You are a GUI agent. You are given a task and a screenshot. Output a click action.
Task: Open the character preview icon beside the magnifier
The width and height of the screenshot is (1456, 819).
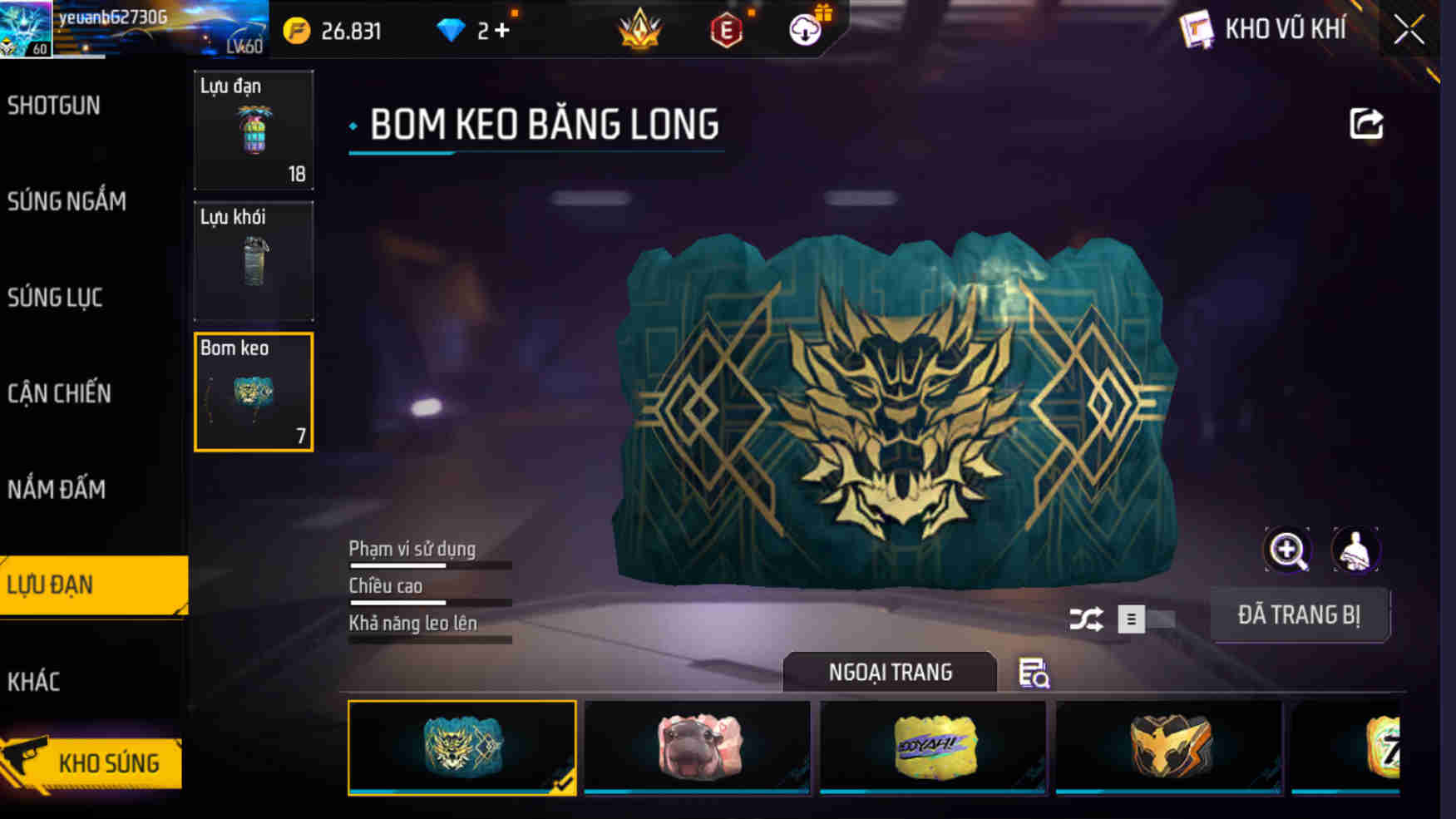[x=1354, y=550]
